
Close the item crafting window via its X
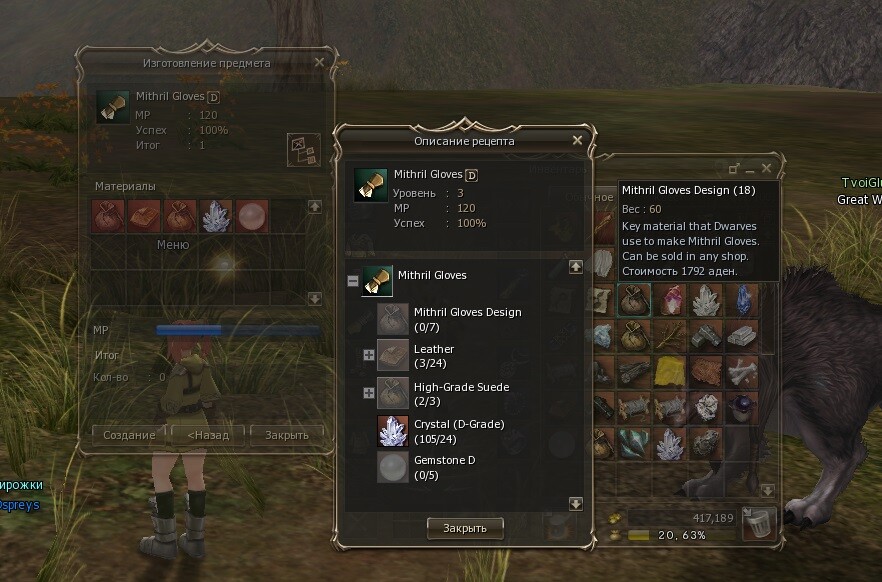click(x=319, y=62)
